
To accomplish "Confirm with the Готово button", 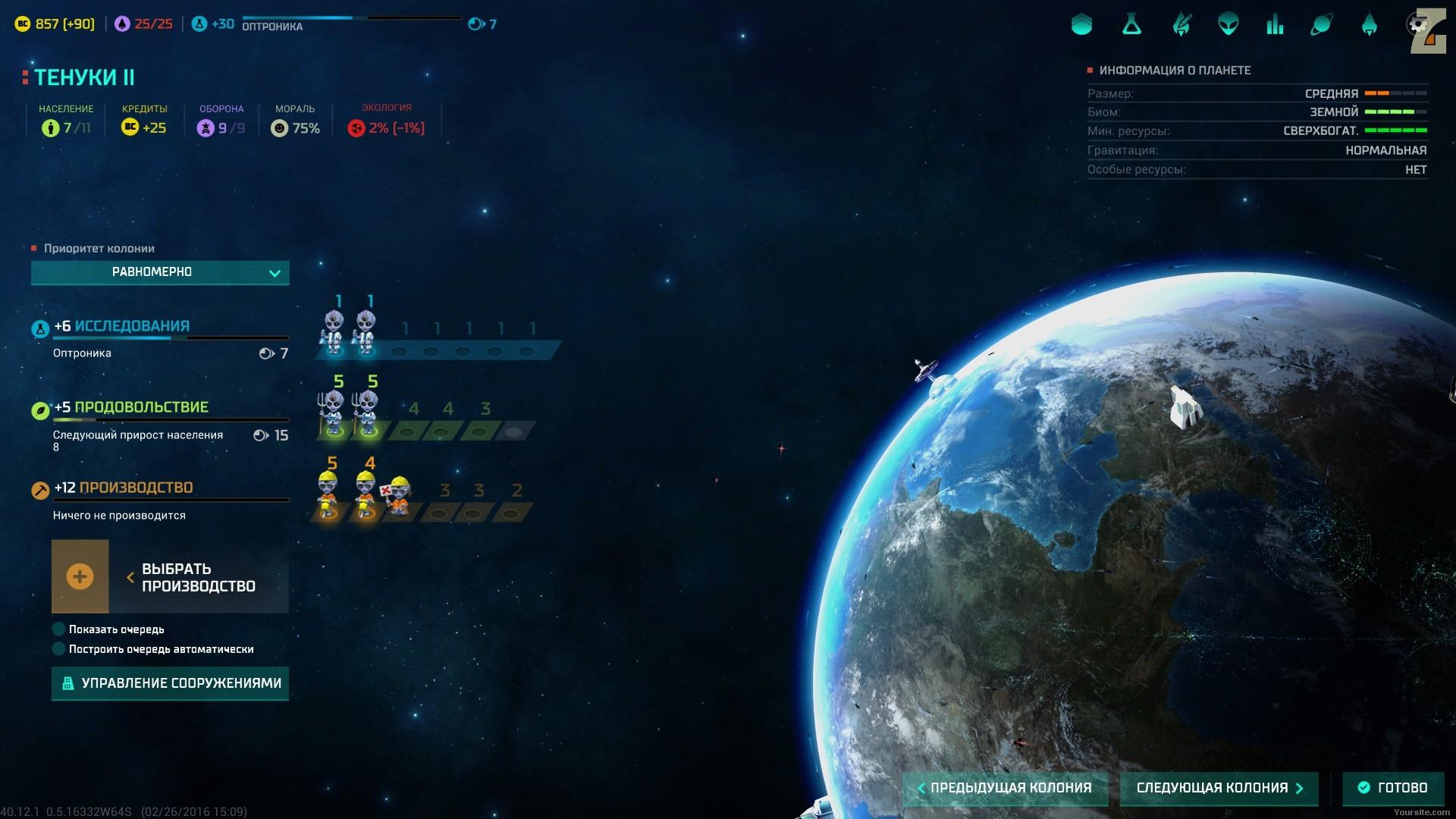I will point(1392,788).
